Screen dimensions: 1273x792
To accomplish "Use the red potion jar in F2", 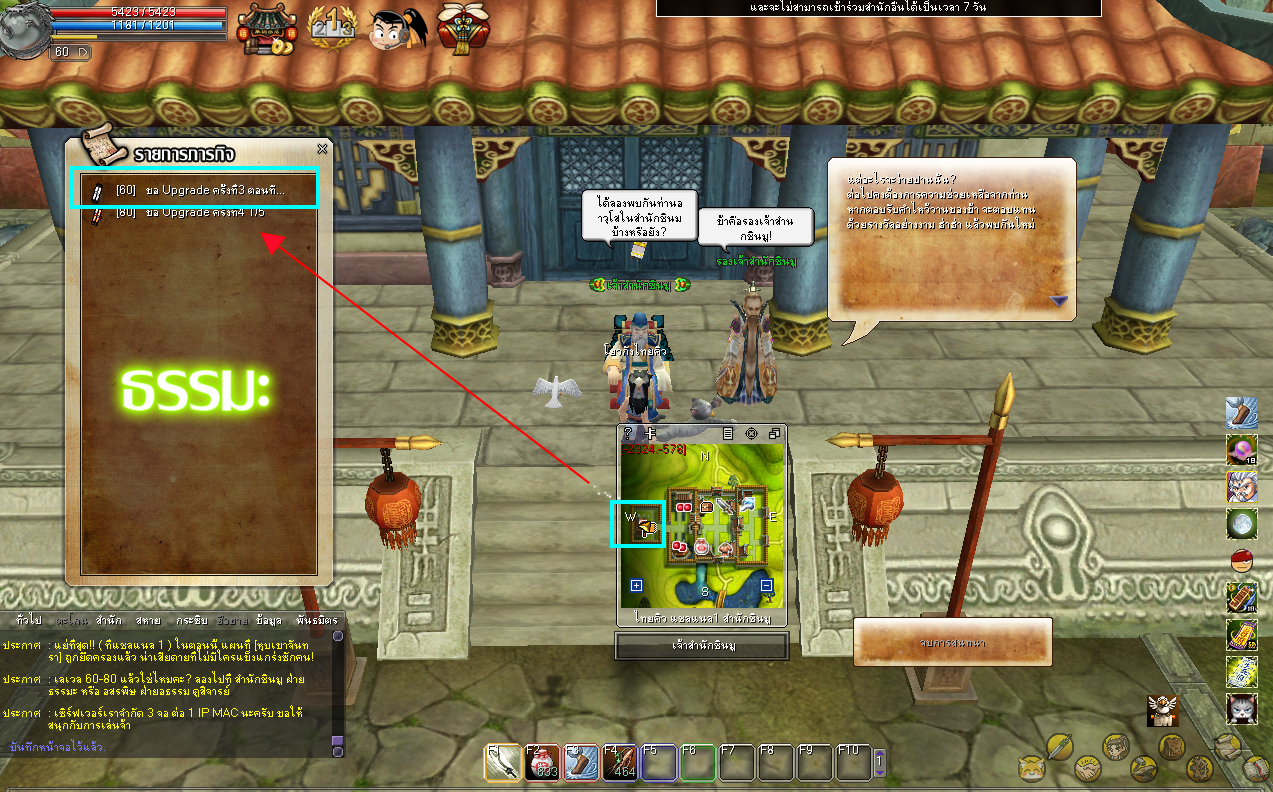I will click(542, 763).
